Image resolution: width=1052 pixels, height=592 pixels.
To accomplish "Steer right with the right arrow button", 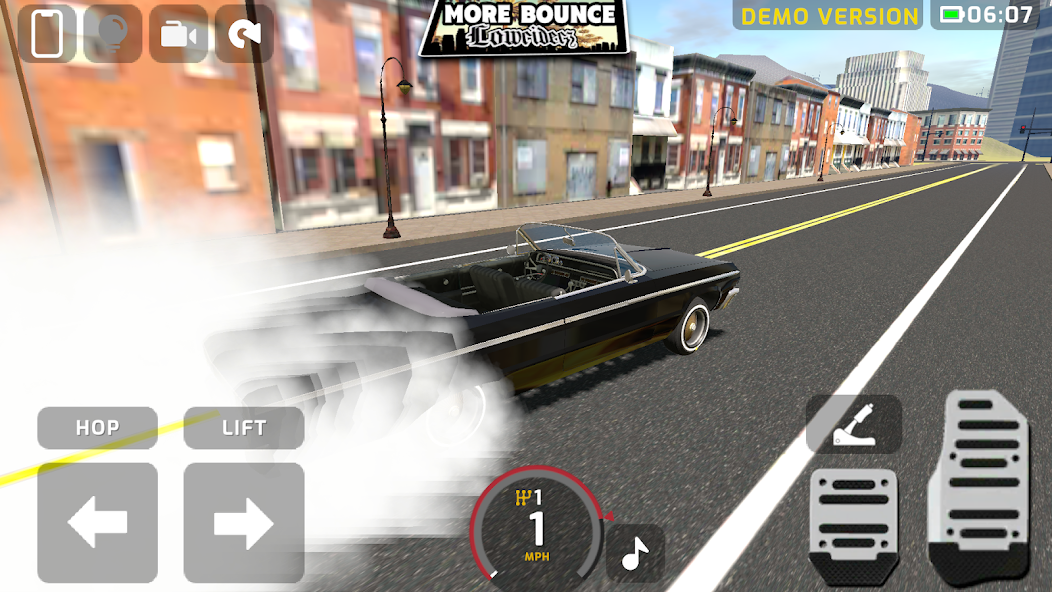I will [x=244, y=522].
